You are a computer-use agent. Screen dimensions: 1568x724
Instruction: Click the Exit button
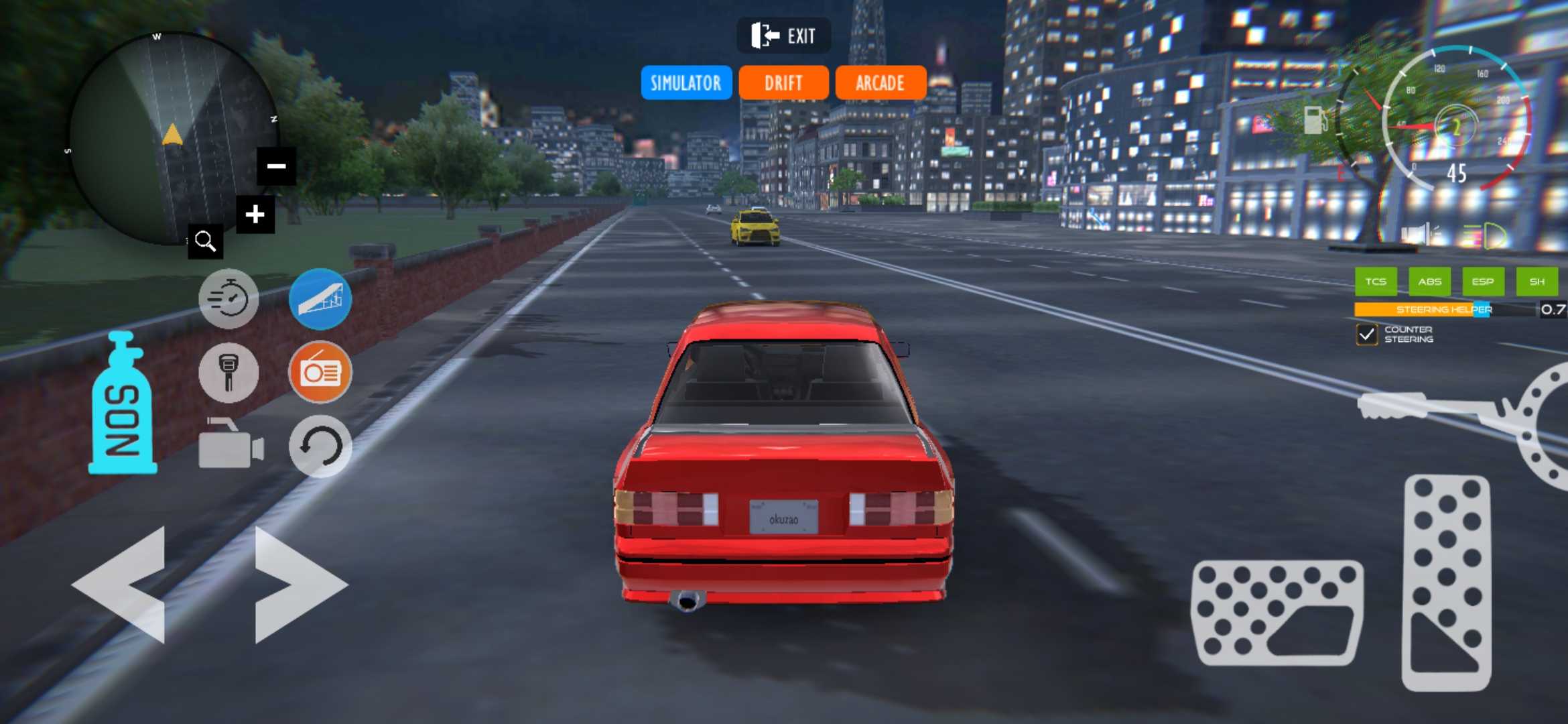click(x=783, y=35)
